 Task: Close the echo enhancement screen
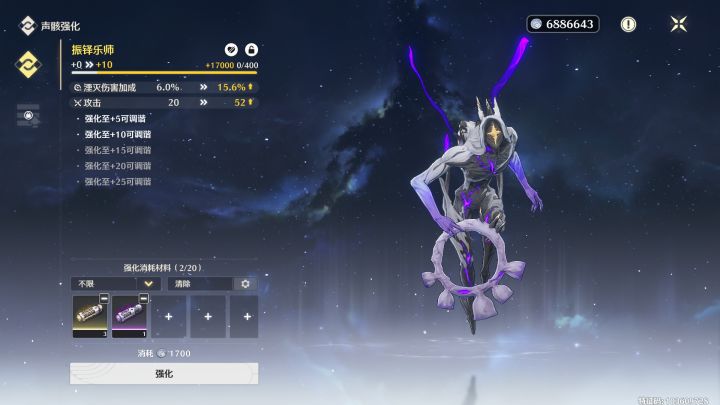[679, 24]
